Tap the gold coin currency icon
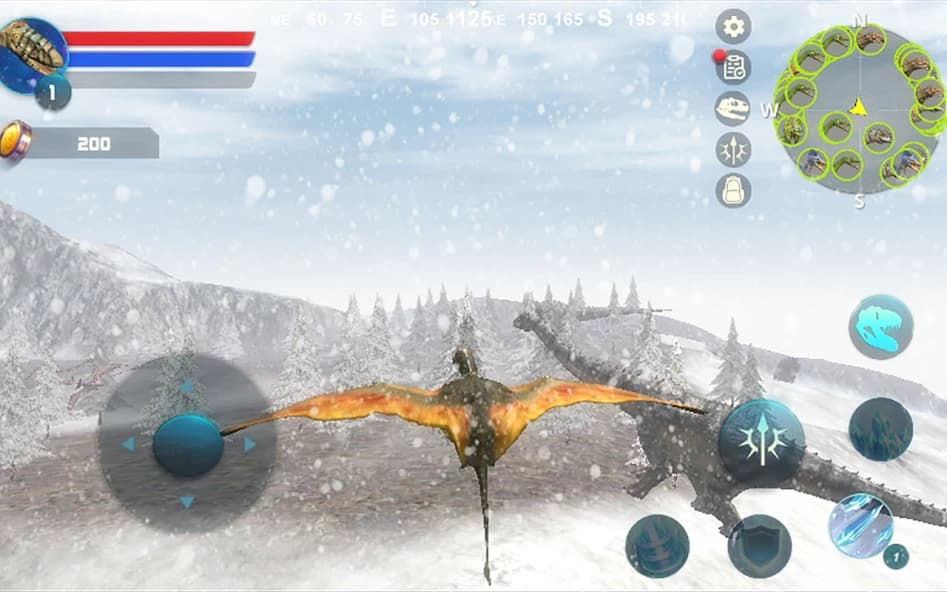 pyautogui.click(x=15, y=140)
